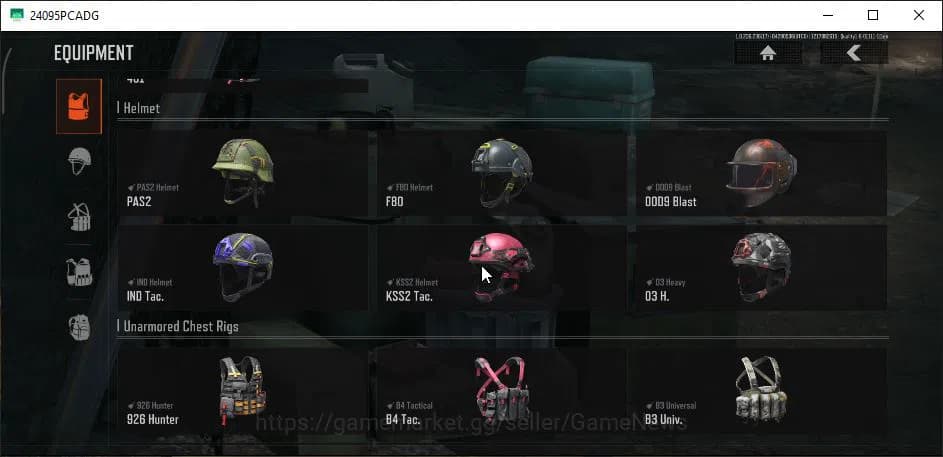Select the 03 H. heavy helmet

(760, 266)
